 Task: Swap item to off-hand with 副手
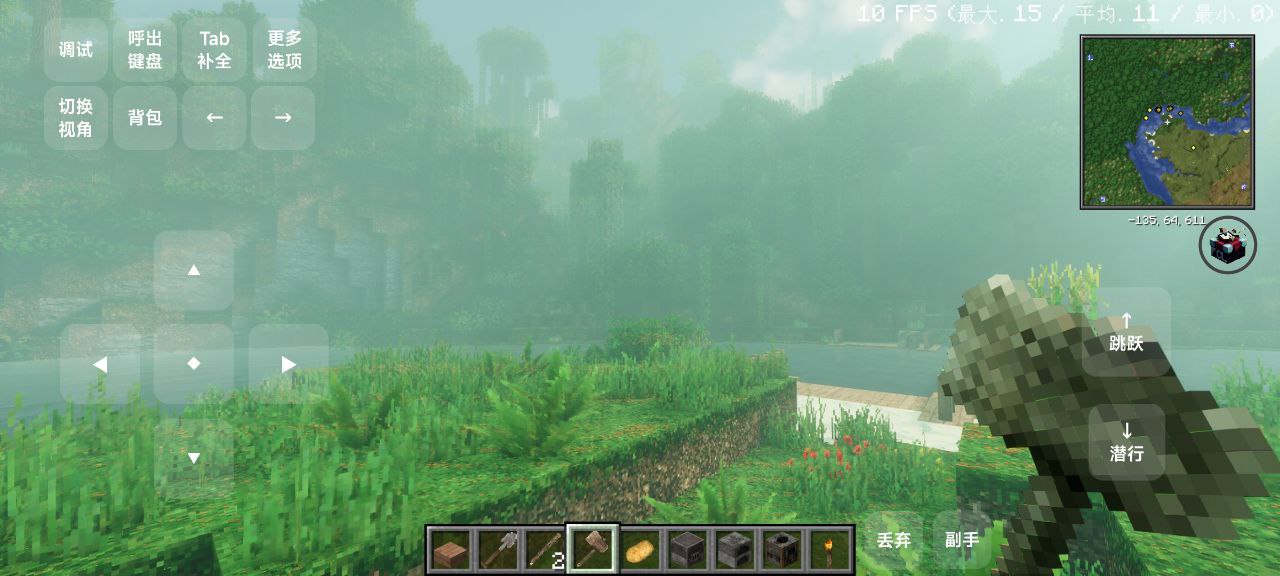962,540
